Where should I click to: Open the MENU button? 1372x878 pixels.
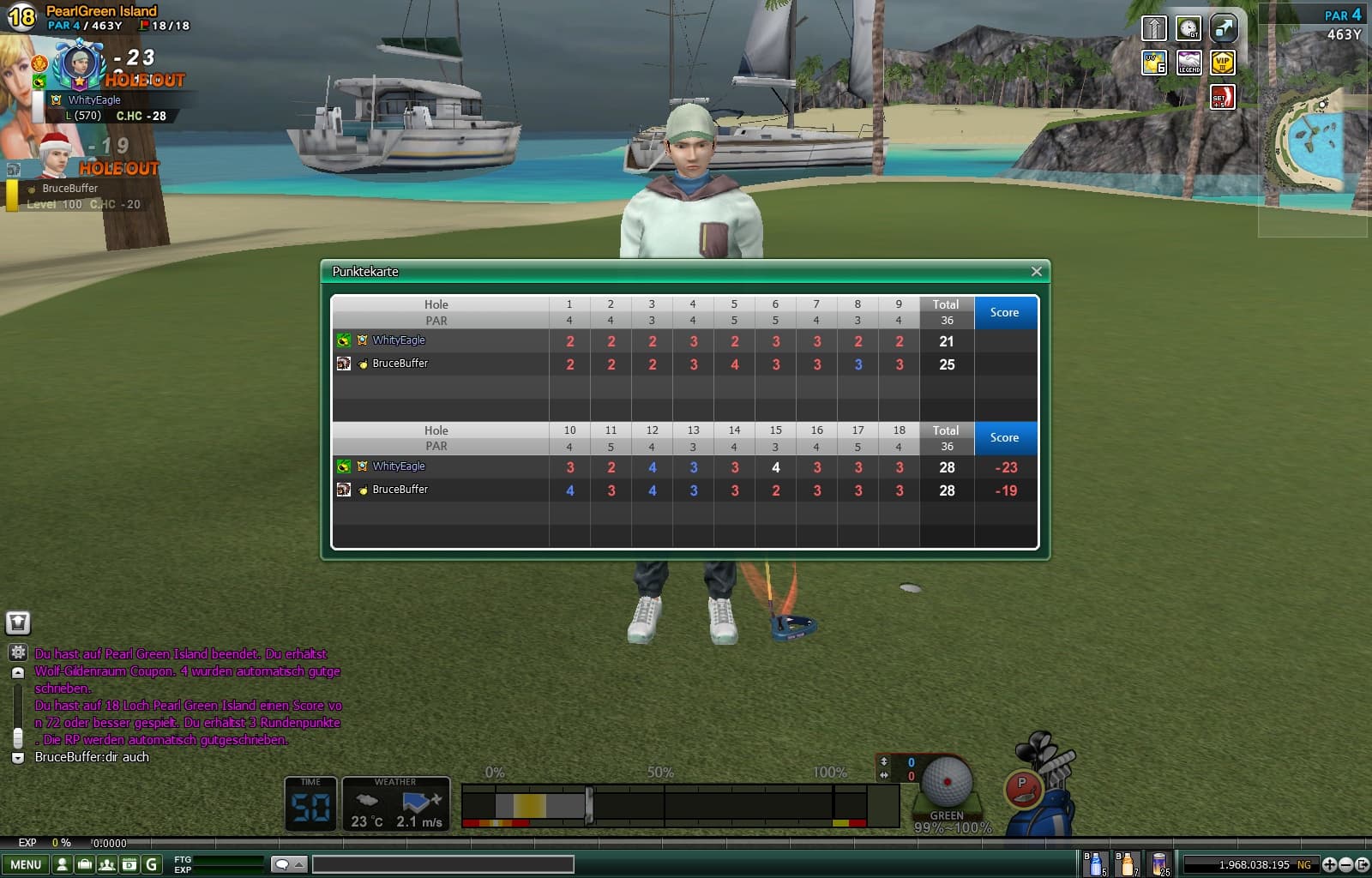tap(26, 864)
